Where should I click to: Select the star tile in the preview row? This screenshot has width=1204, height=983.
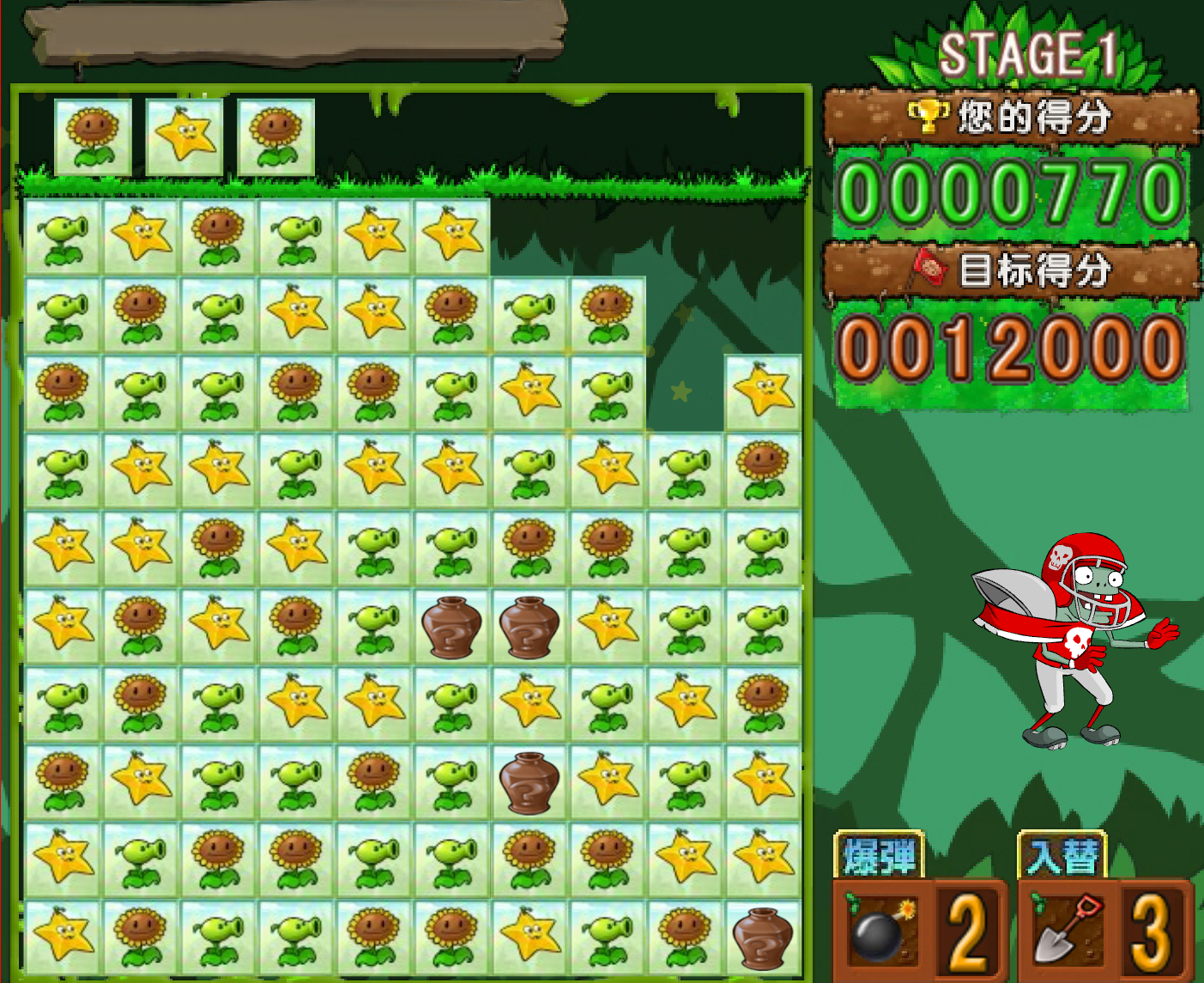[x=185, y=137]
